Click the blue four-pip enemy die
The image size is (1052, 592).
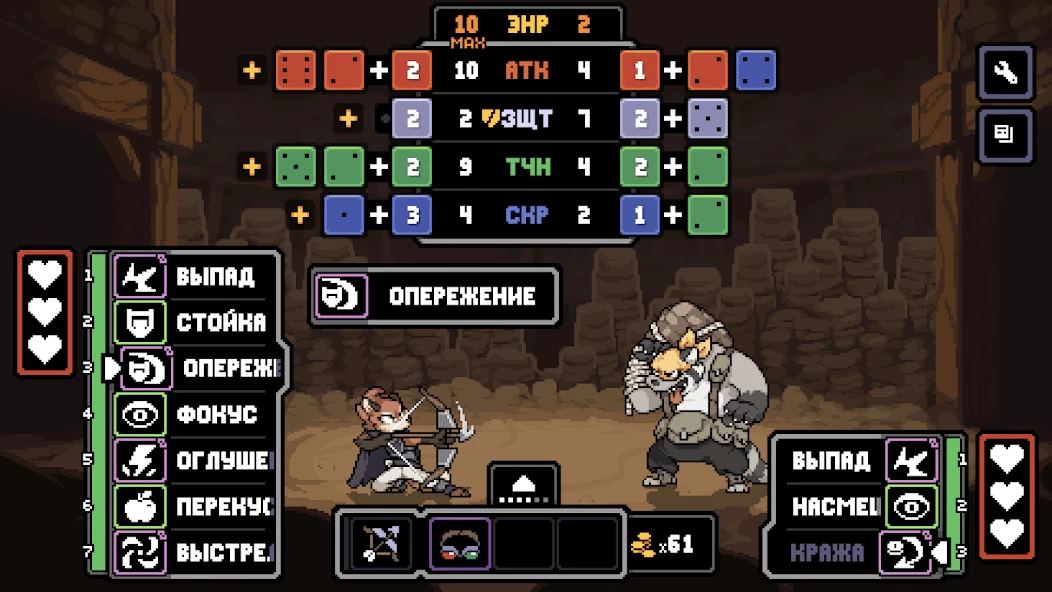[756, 70]
